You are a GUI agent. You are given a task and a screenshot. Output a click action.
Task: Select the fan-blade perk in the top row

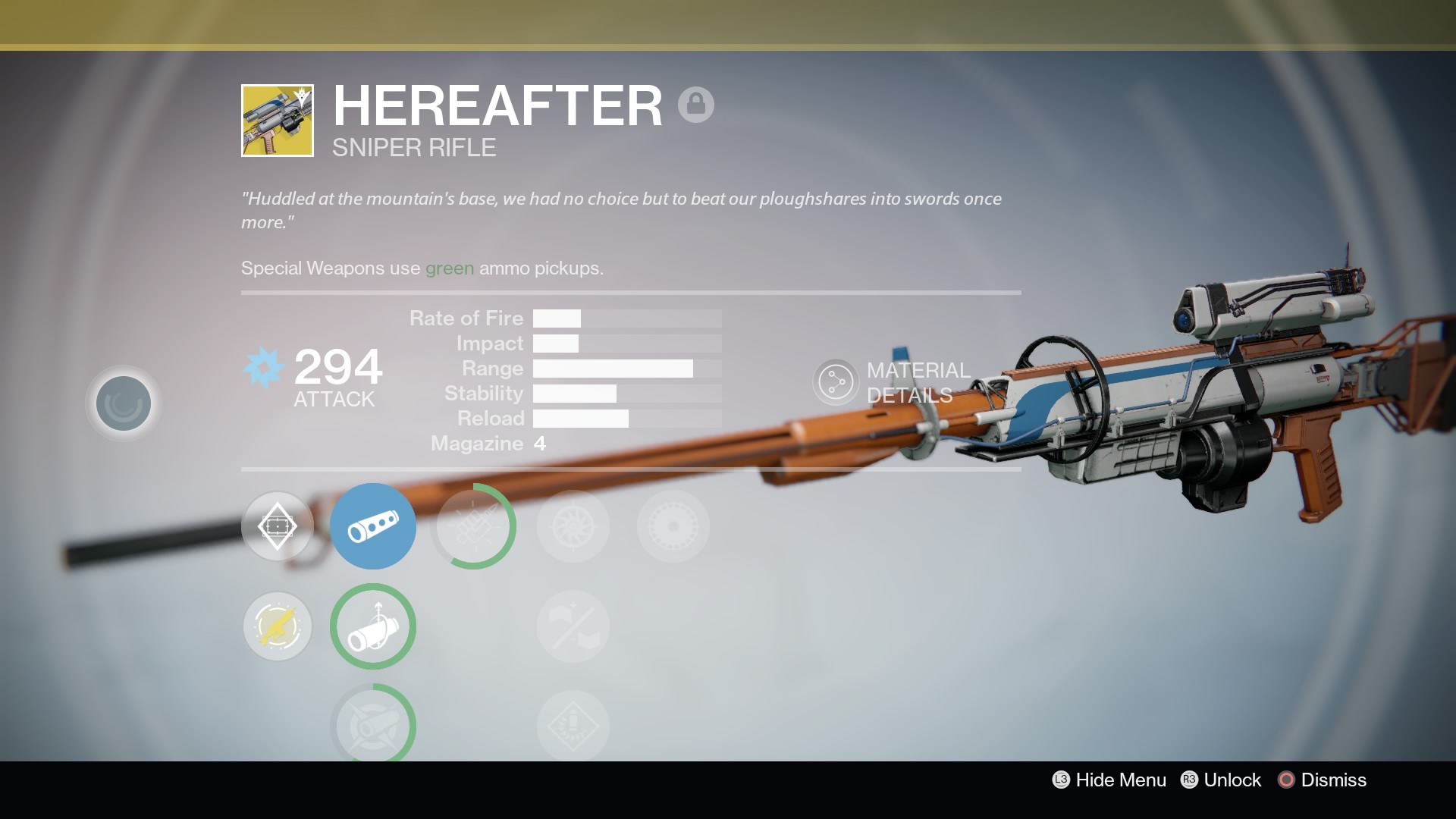573,526
